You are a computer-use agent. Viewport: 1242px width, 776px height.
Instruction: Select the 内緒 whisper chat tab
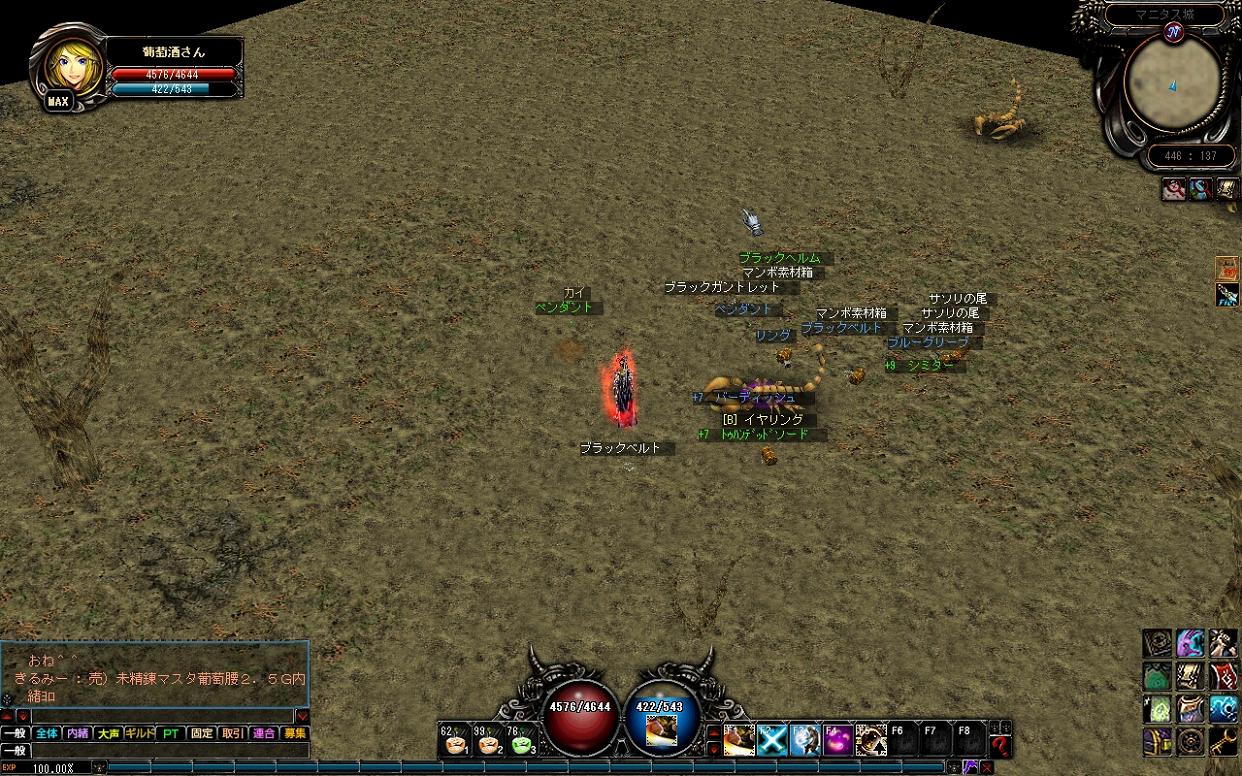[78, 733]
